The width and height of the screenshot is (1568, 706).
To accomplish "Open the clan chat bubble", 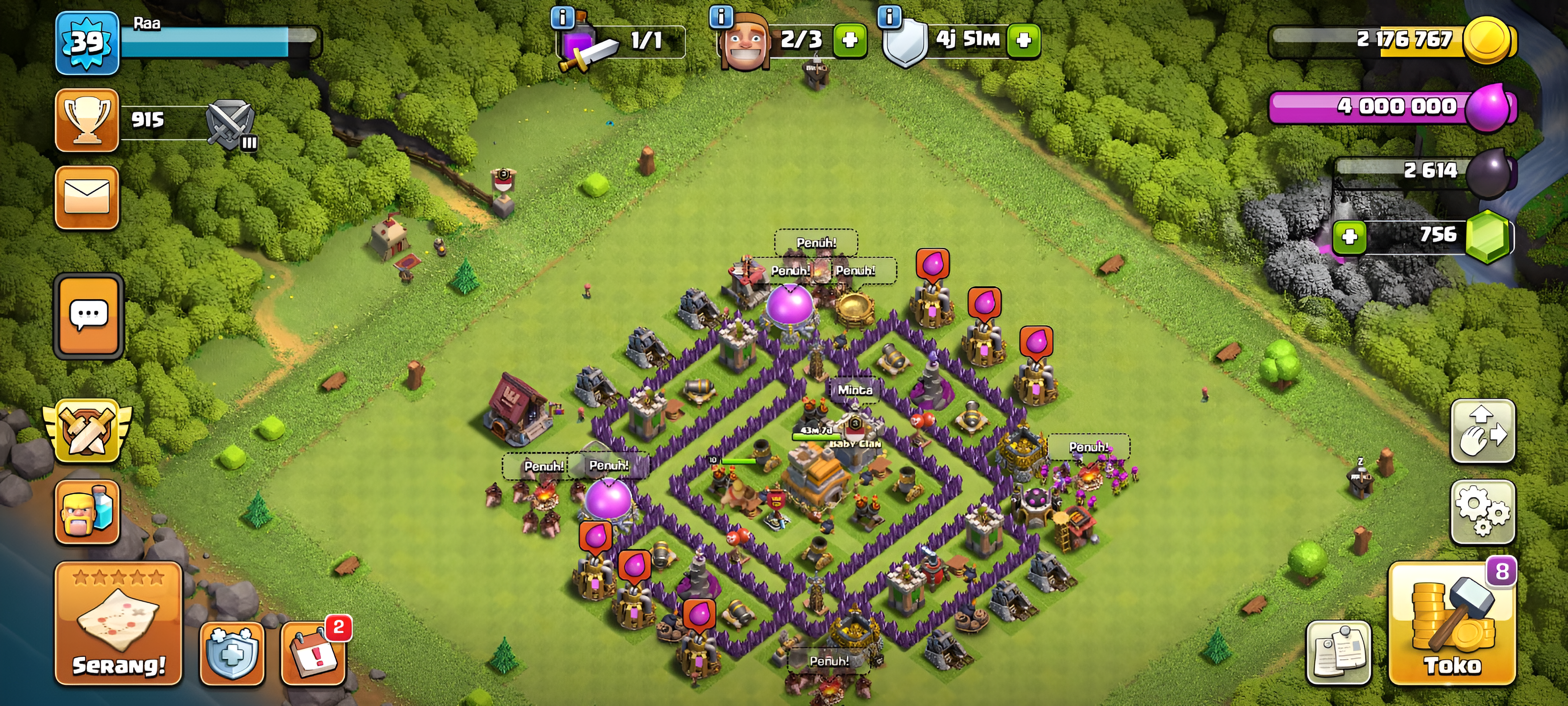I will tap(89, 316).
